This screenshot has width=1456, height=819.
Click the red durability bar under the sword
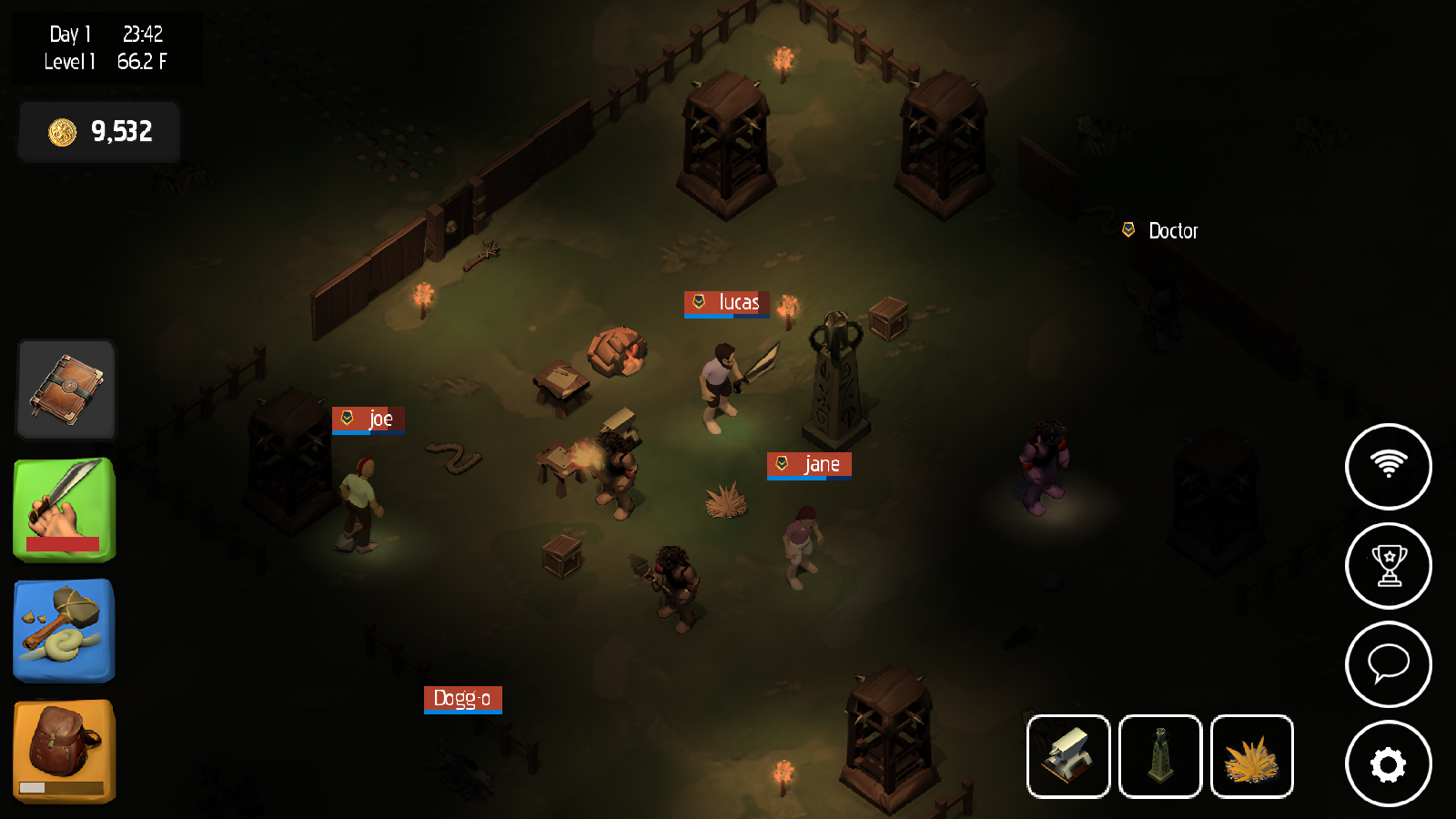tap(64, 542)
